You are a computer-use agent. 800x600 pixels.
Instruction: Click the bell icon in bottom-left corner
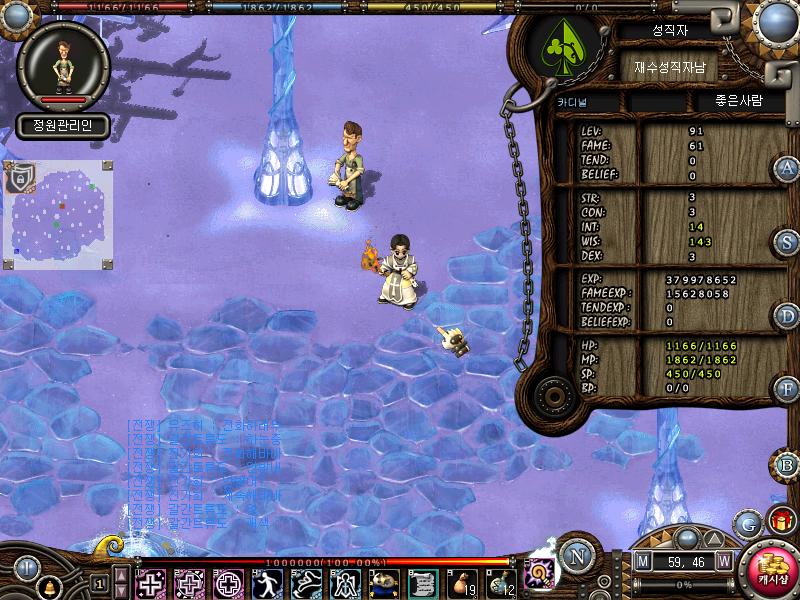47,588
